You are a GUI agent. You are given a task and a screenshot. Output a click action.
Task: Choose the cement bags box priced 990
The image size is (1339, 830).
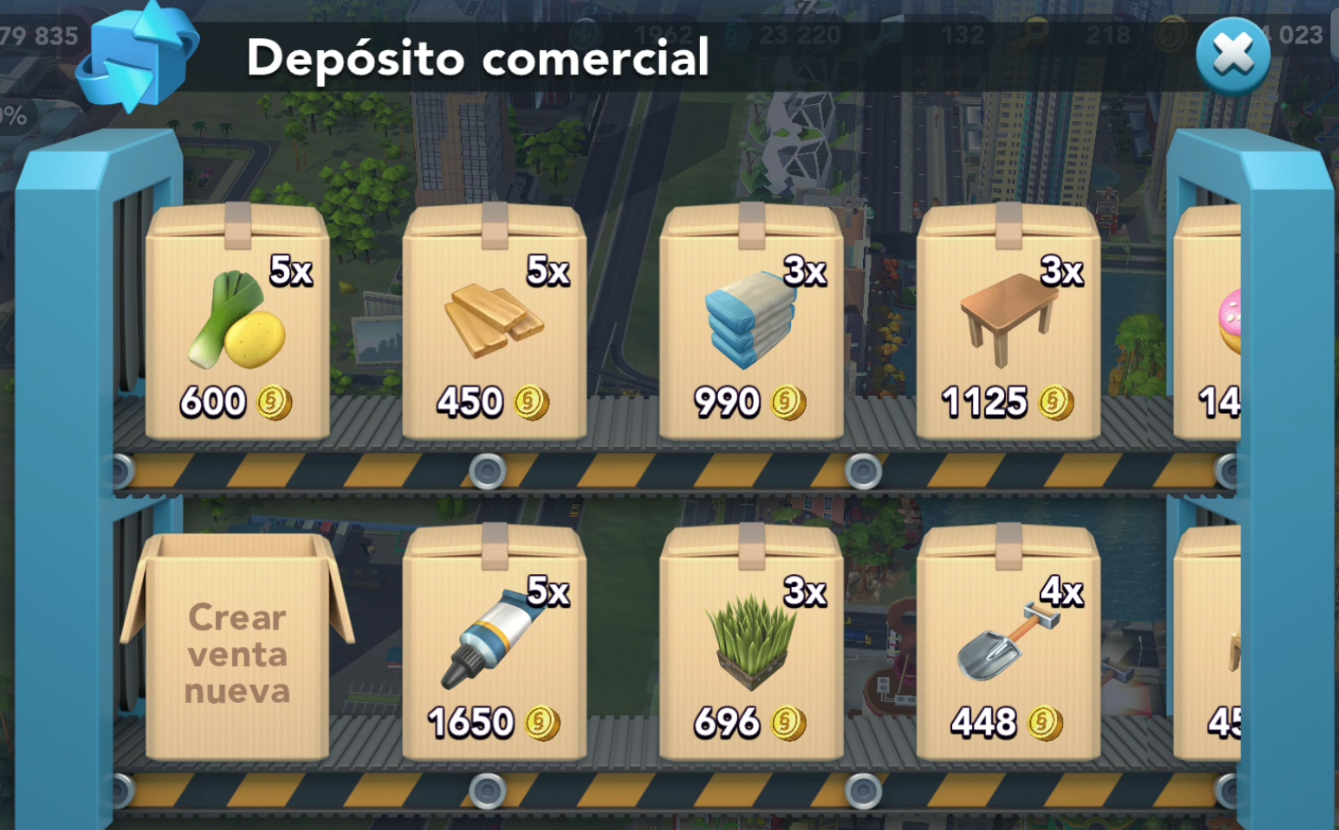click(x=751, y=325)
